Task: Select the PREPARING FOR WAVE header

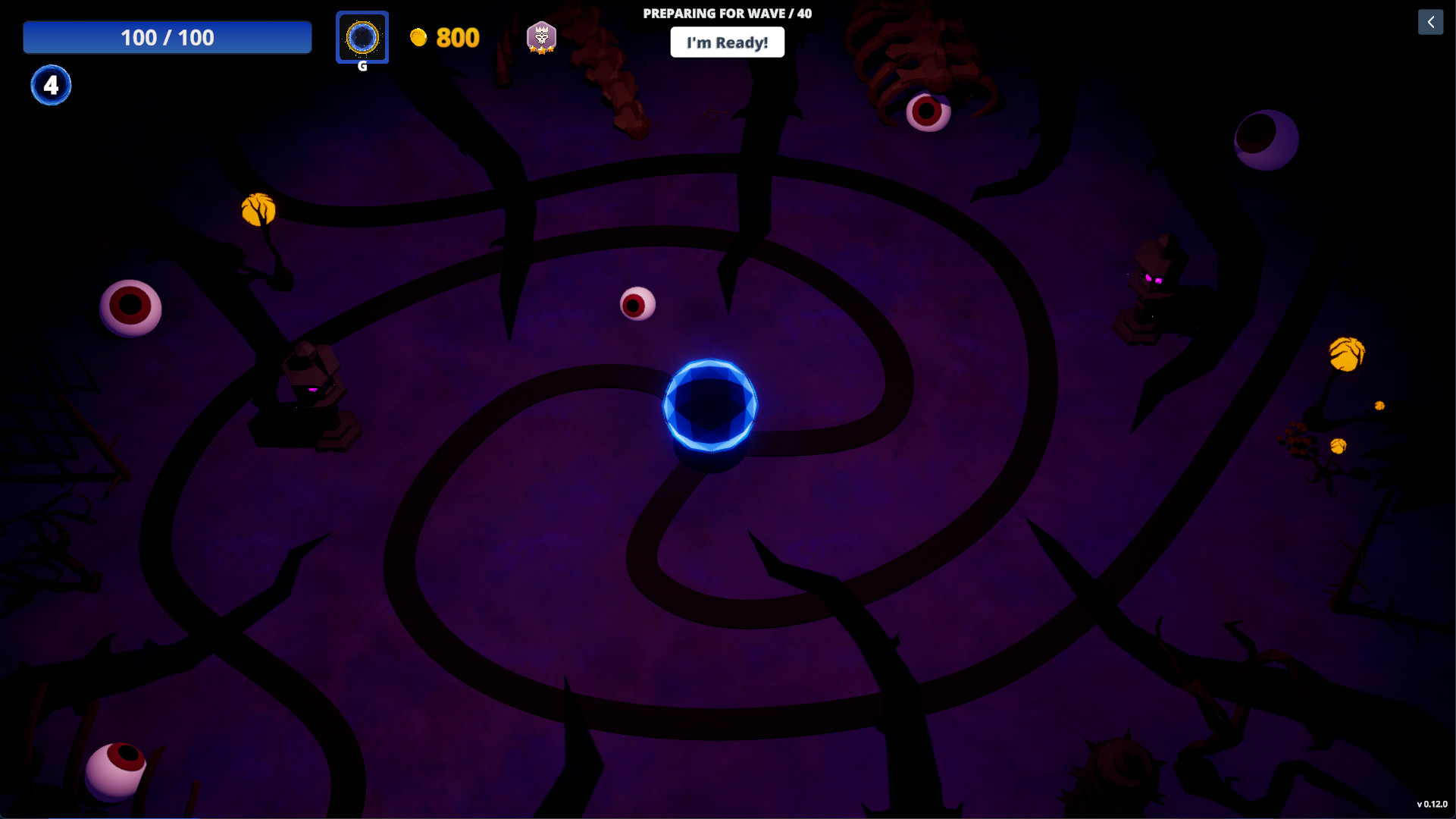Action: pyautogui.click(x=727, y=13)
